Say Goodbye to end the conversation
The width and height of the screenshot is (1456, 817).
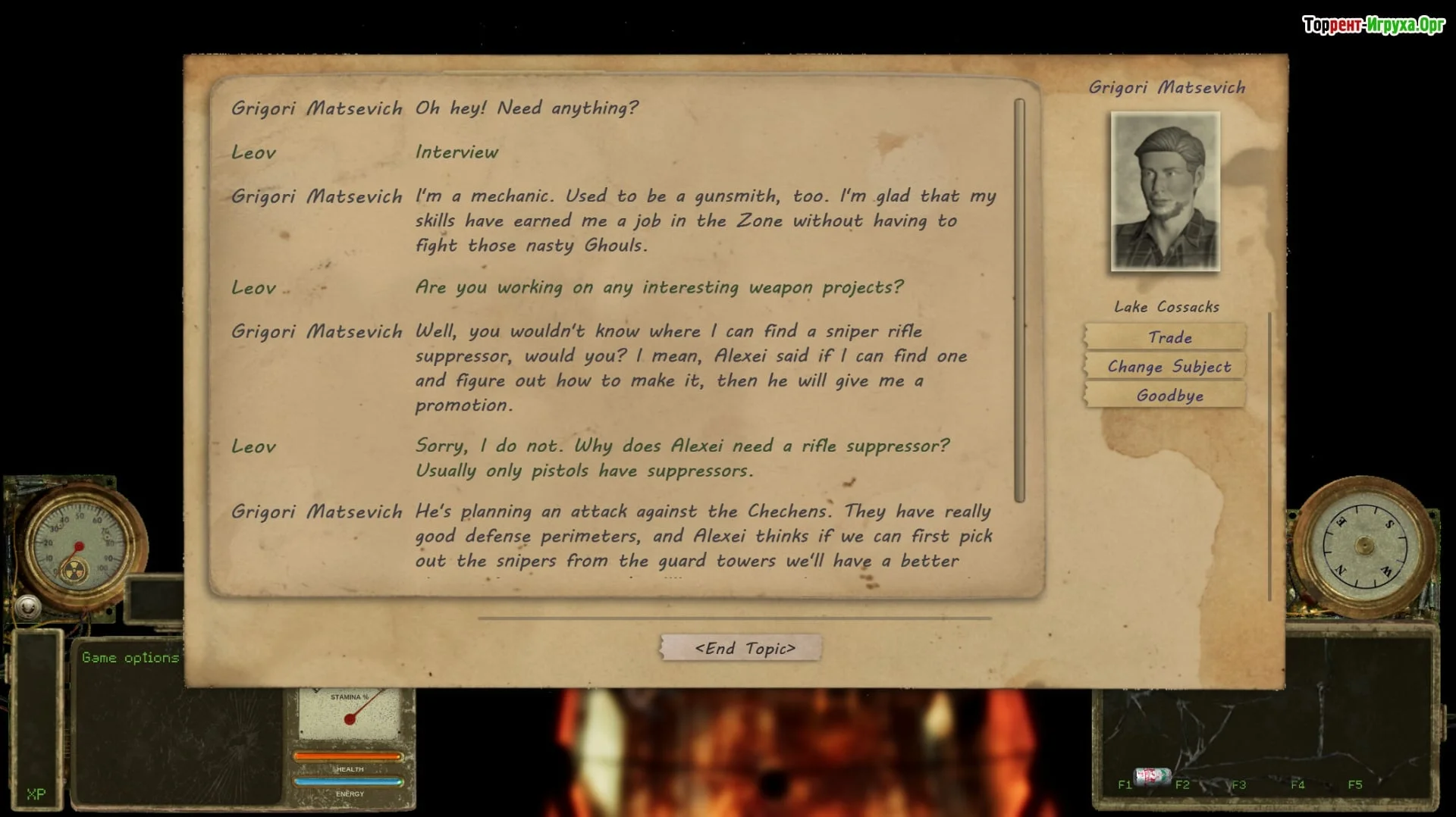pos(1169,396)
